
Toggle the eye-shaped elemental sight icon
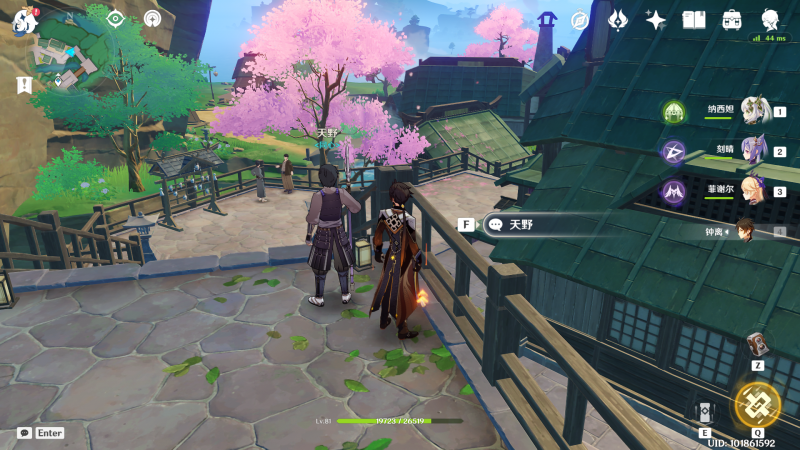(x=116, y=19)
